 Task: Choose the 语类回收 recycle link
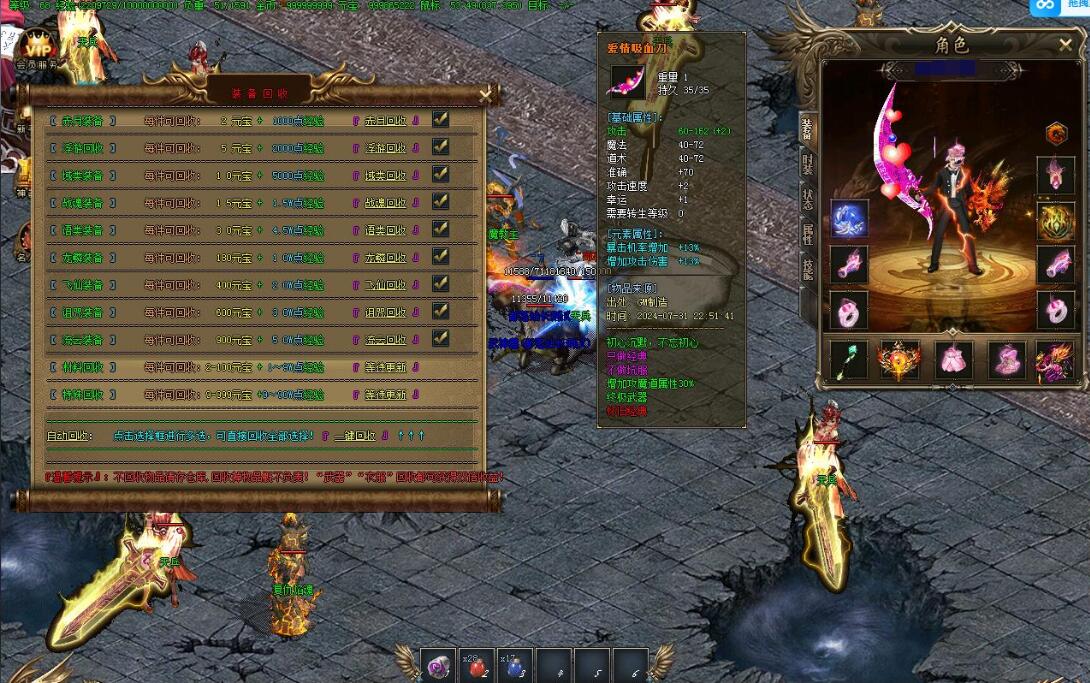click(x=385, y=231)
